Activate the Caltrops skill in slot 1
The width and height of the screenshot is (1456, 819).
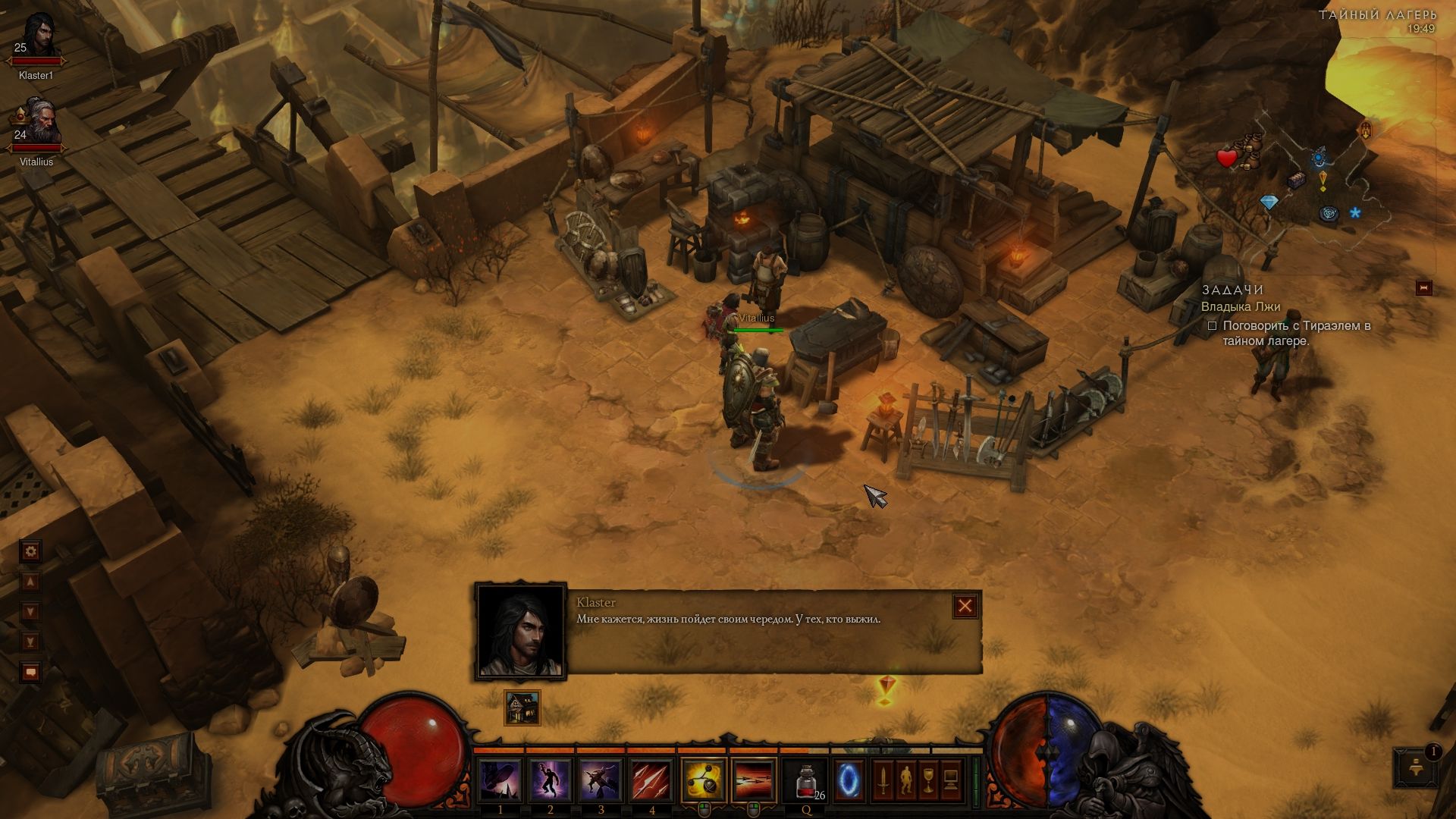[x=500, y=780]
